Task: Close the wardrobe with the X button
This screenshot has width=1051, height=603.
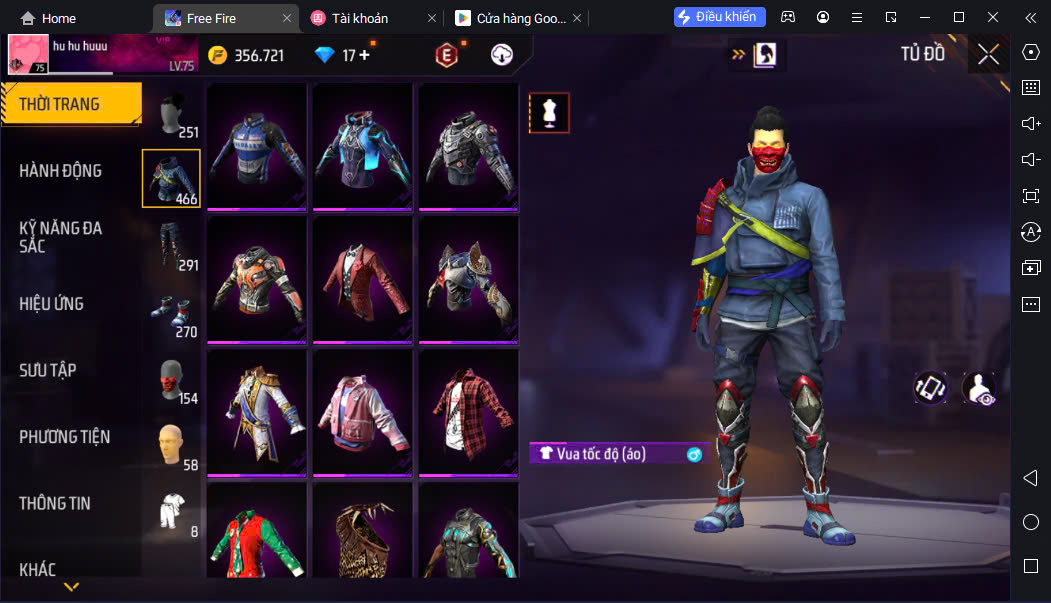Action: click(x=988, y=55)
